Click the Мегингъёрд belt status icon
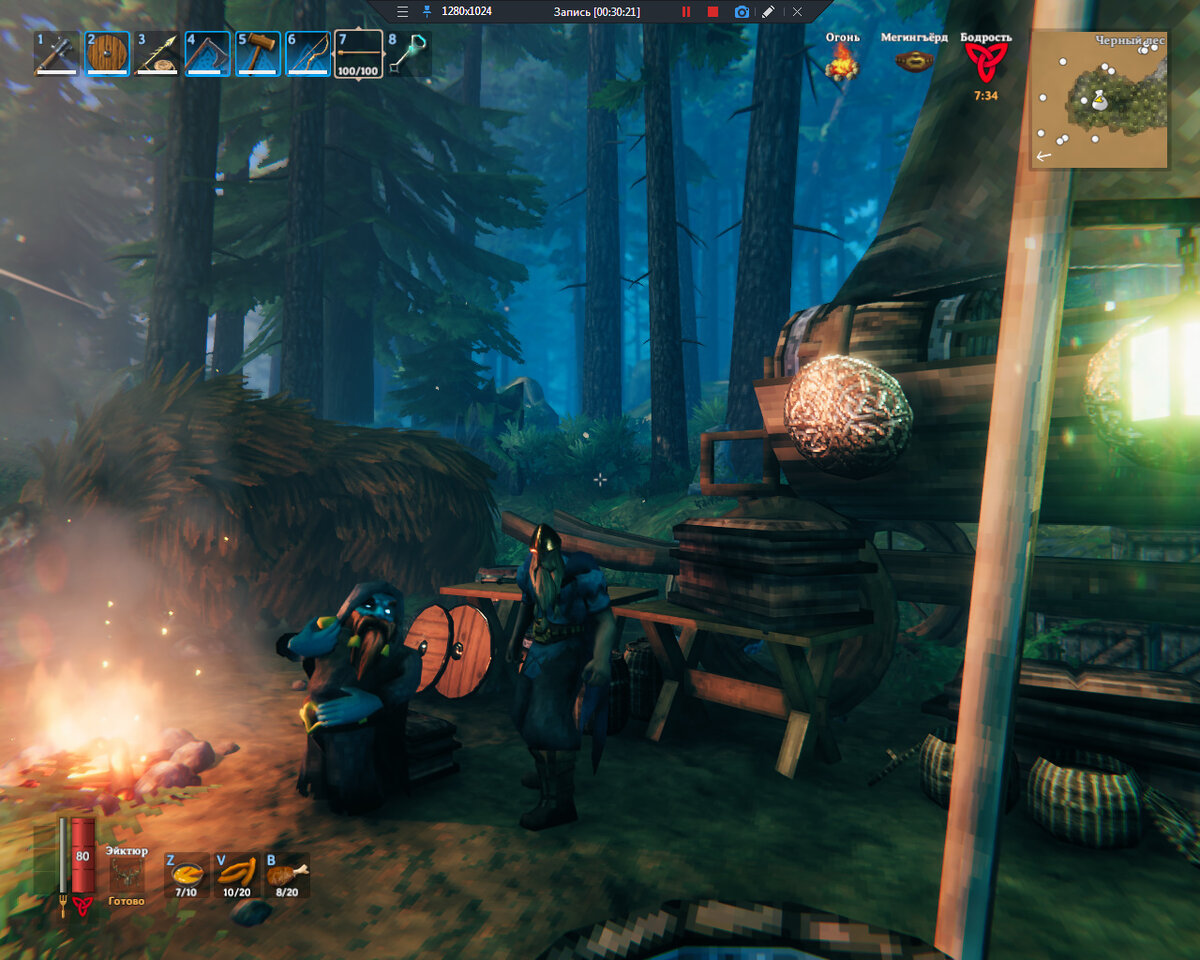This screenshot has width=1200, height=960. pyautogui.click(x=913, y=62)
